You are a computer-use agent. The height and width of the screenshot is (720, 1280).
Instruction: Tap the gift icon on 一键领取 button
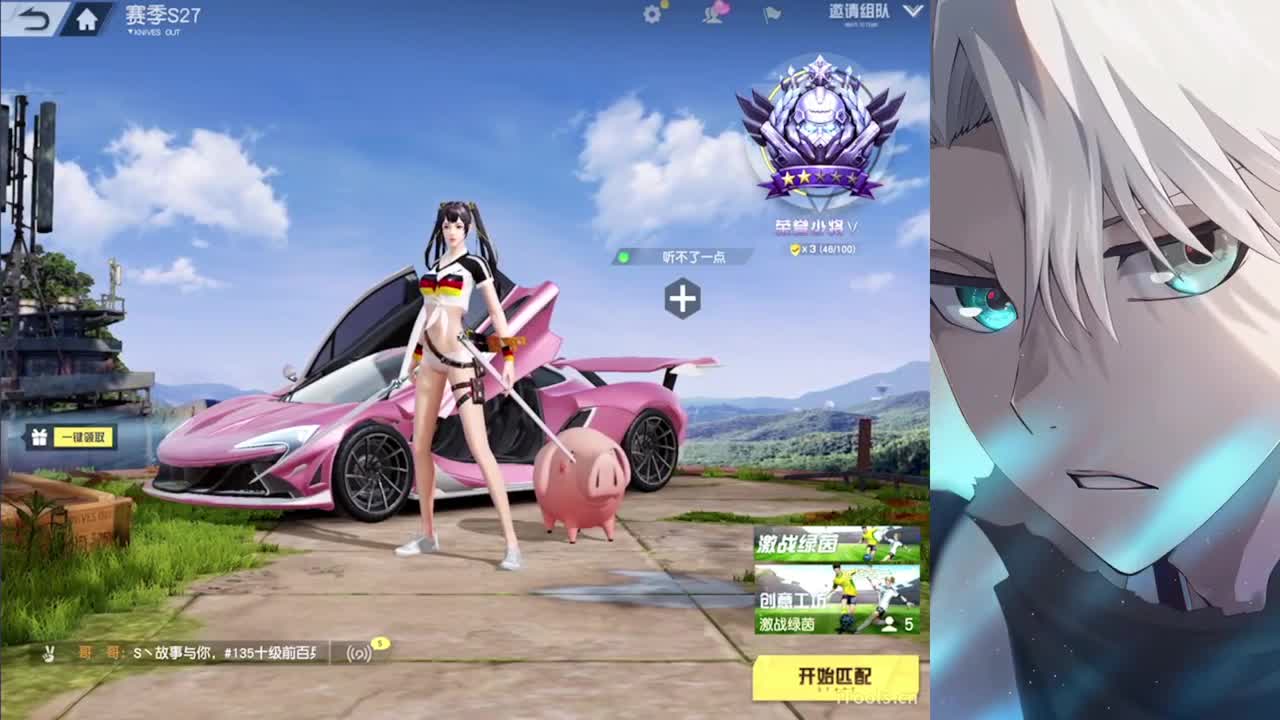pos(38,436)
